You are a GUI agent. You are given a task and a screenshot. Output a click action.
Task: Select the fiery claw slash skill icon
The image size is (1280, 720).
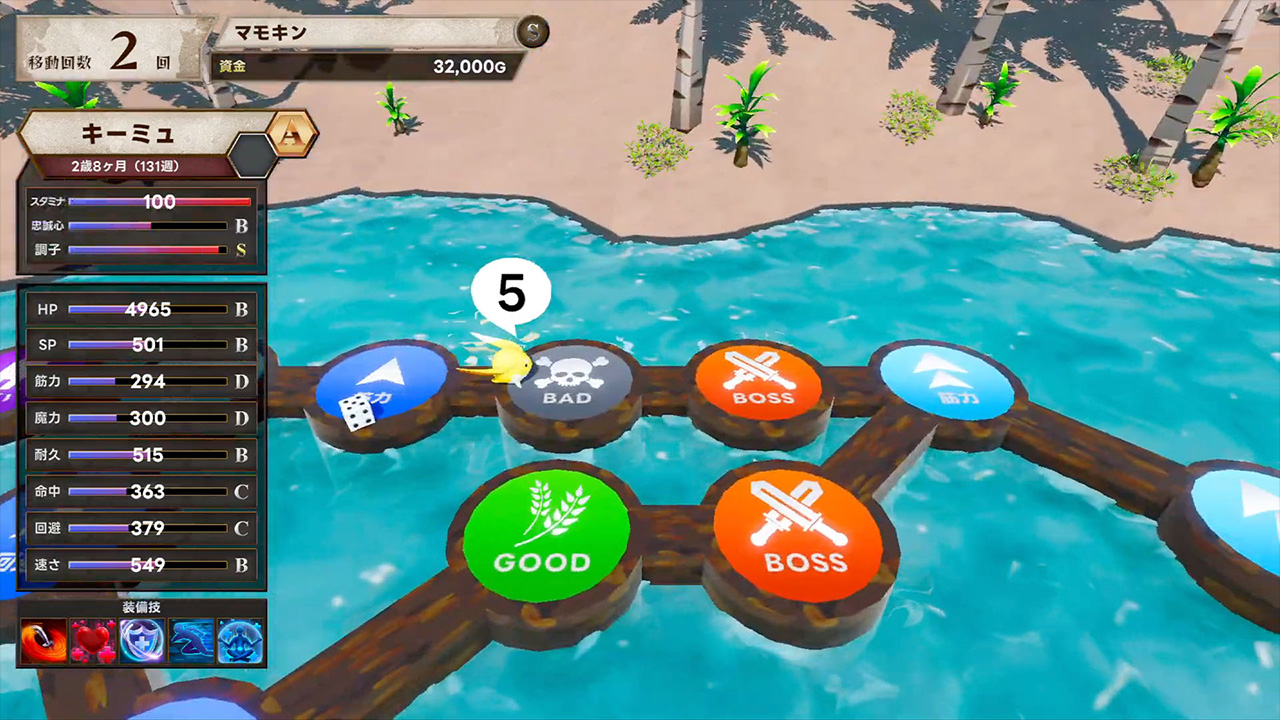[x=44, y=641]
